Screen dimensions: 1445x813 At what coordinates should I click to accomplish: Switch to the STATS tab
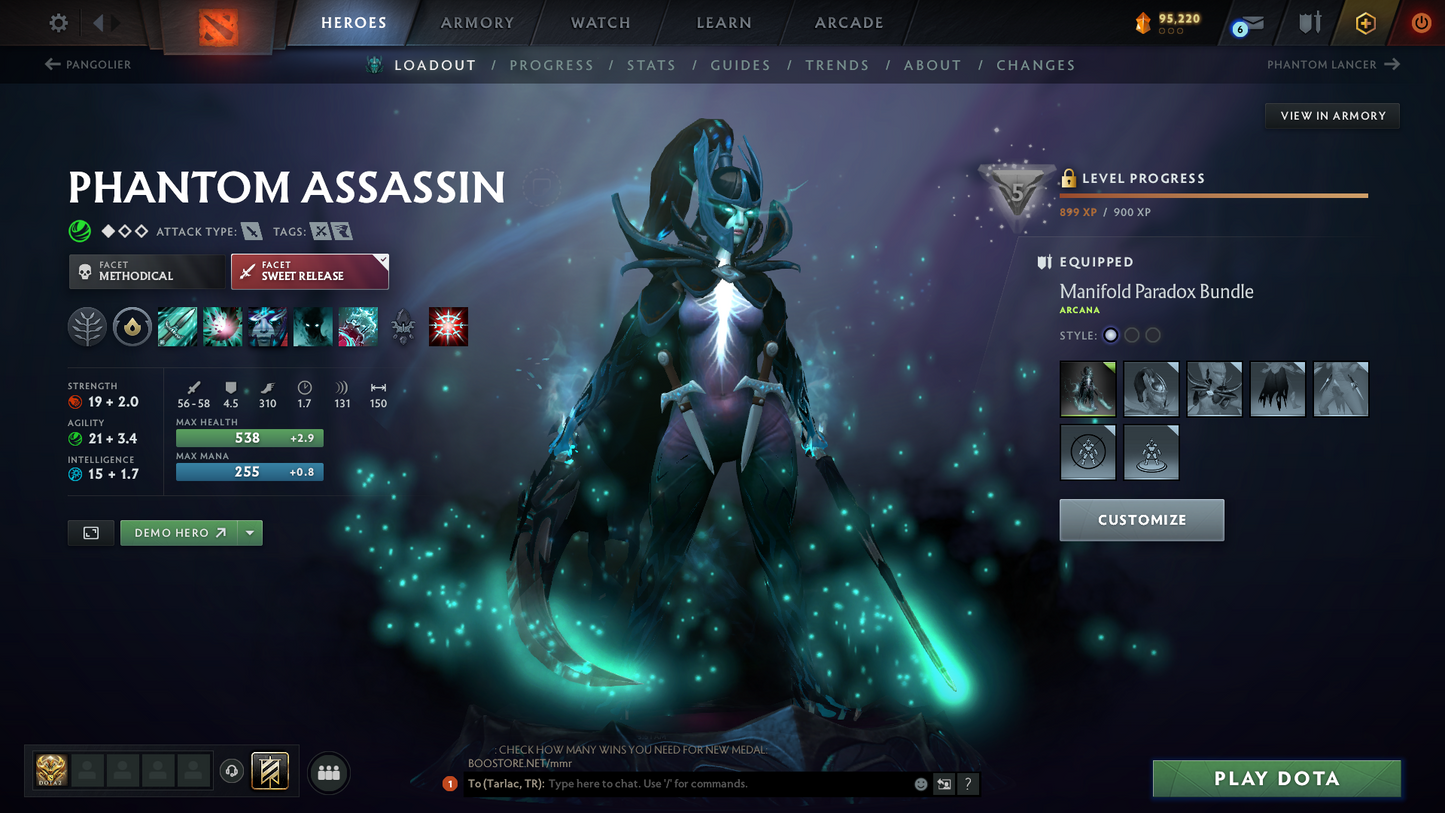click(x=651, y=64)
